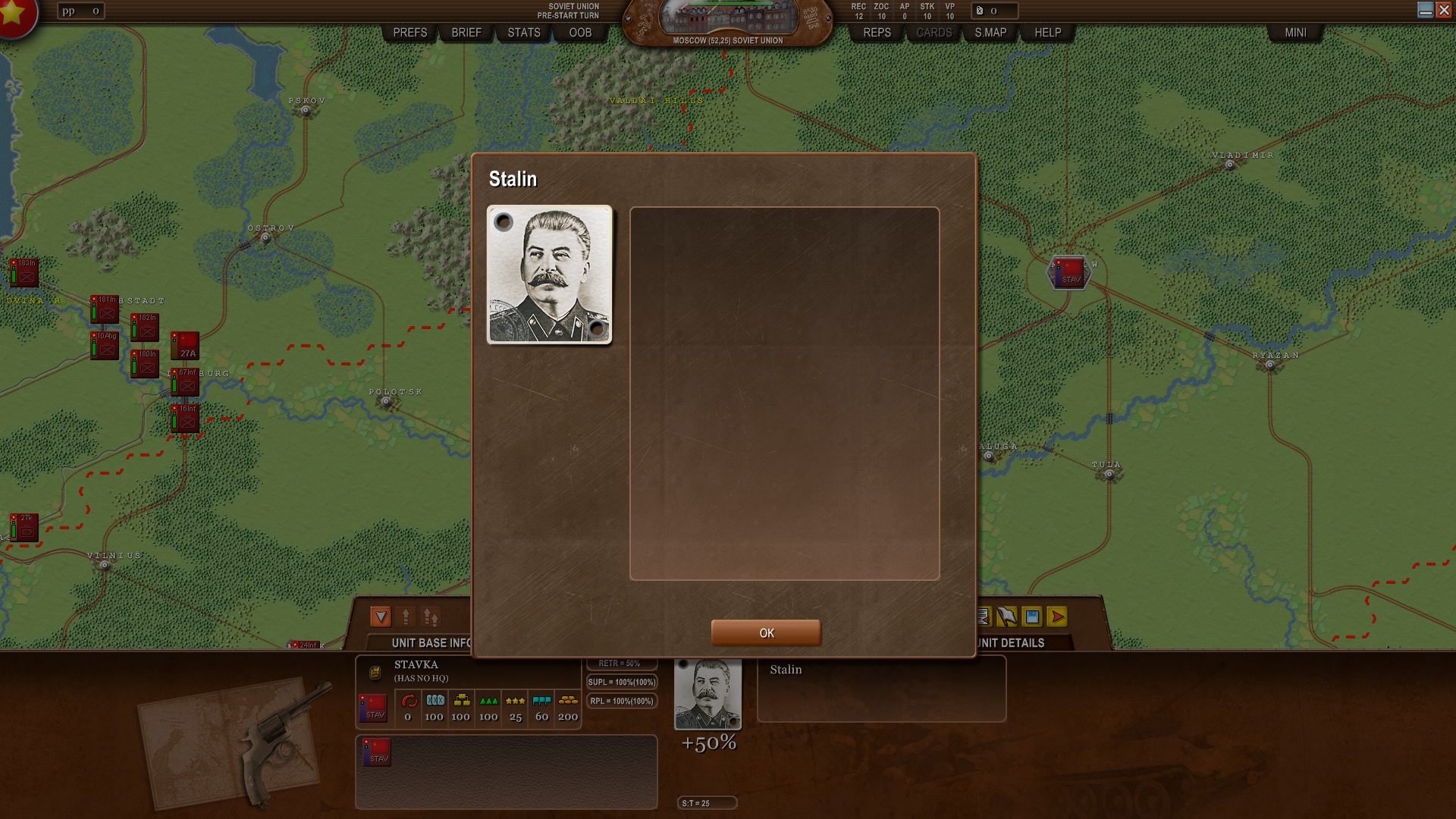Click the save game floppy disk icon
Image resolution: width=1456 pixels, height=819 pixels.
pos(1032,617)
